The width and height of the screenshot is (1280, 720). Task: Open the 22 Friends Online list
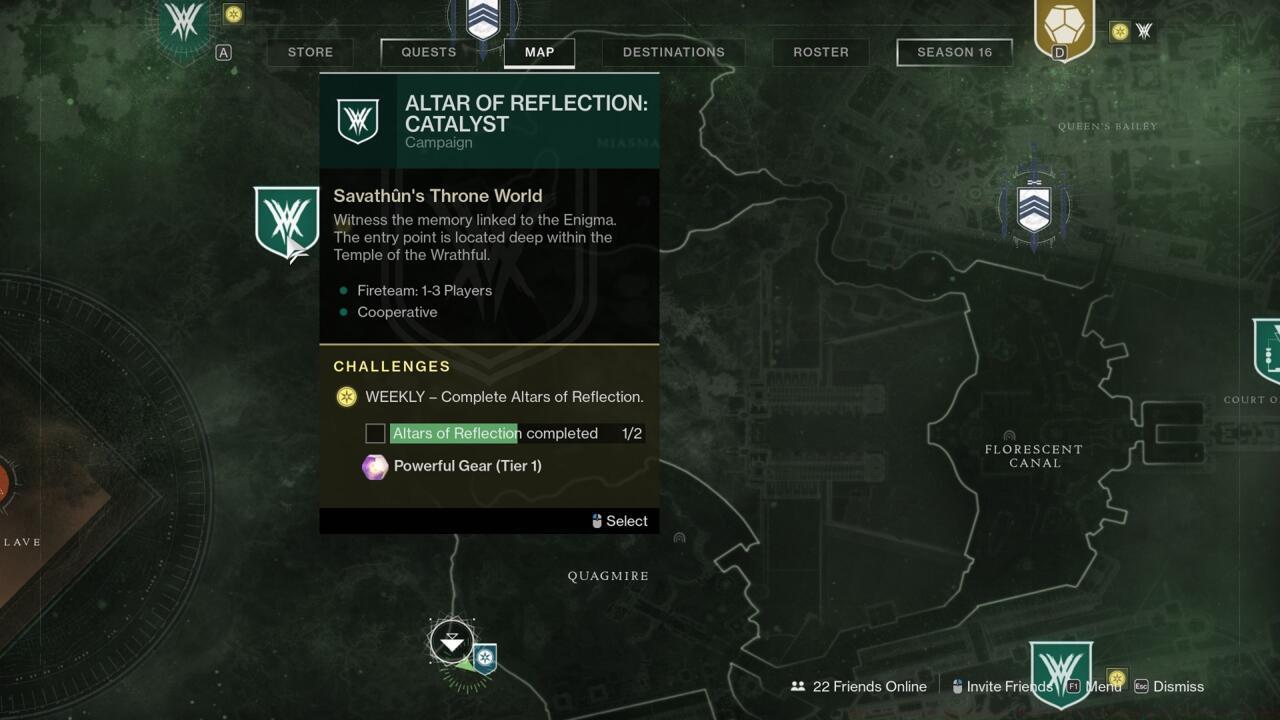pos(859,686)
